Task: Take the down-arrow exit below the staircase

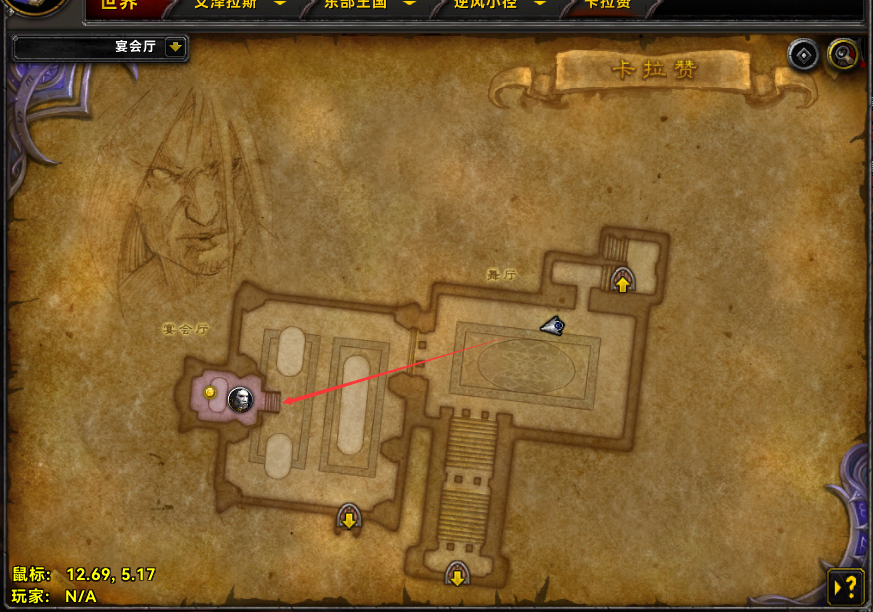Action: point(457,574)
